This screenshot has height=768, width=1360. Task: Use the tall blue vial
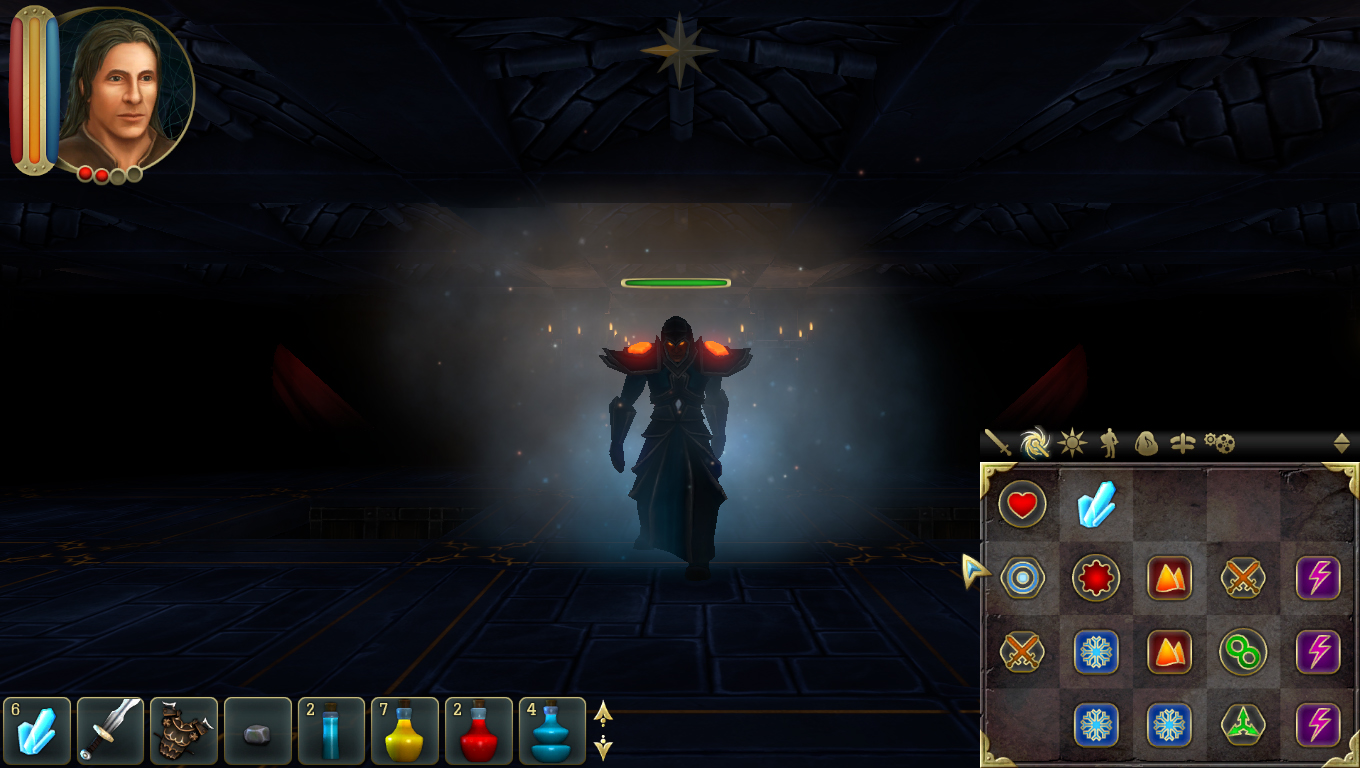click(x=331, y=731)
